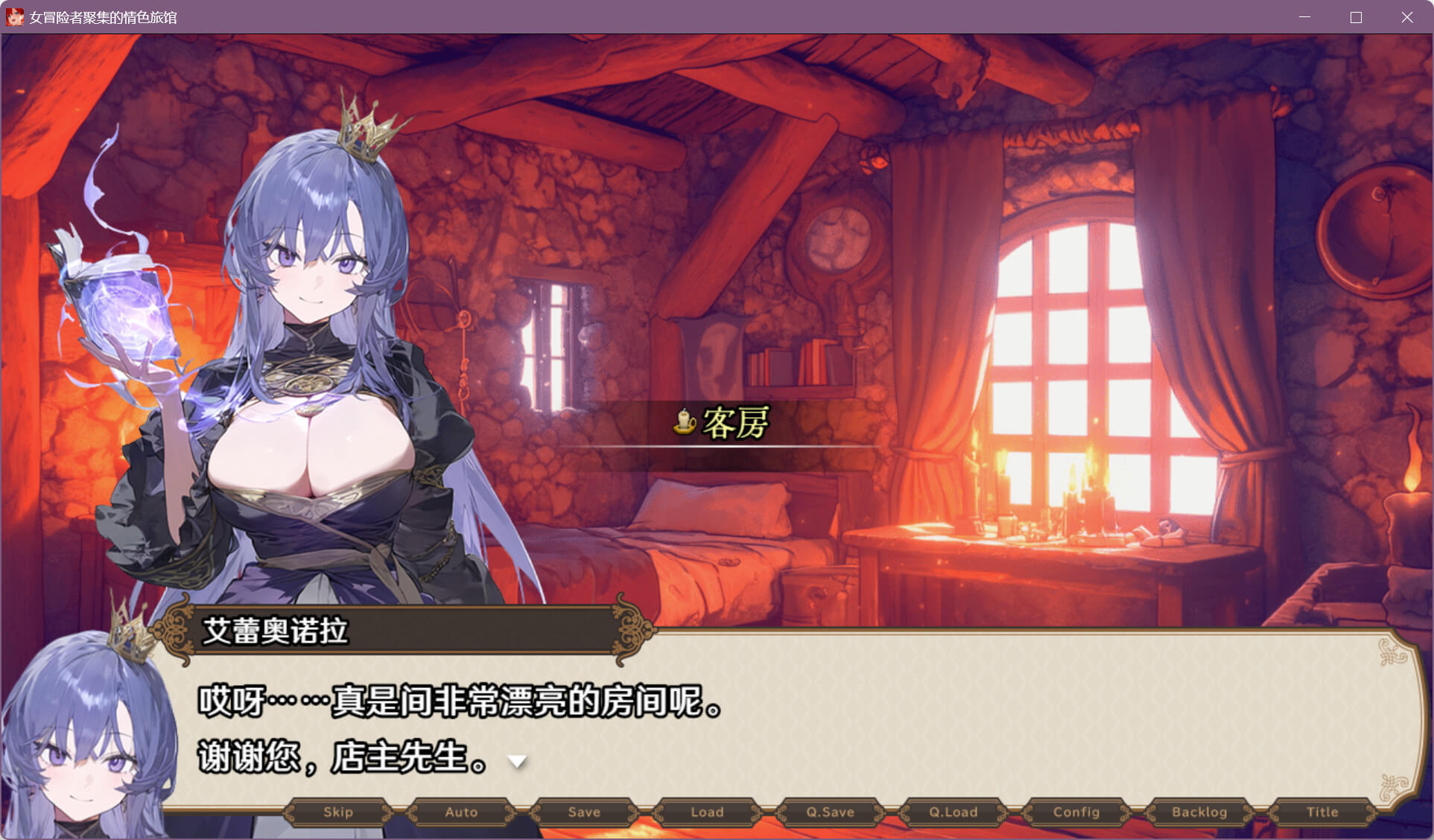Click the Skip button
Image resolution: width=1434 pixels, height=840 pixels.
tap(338, 812)
